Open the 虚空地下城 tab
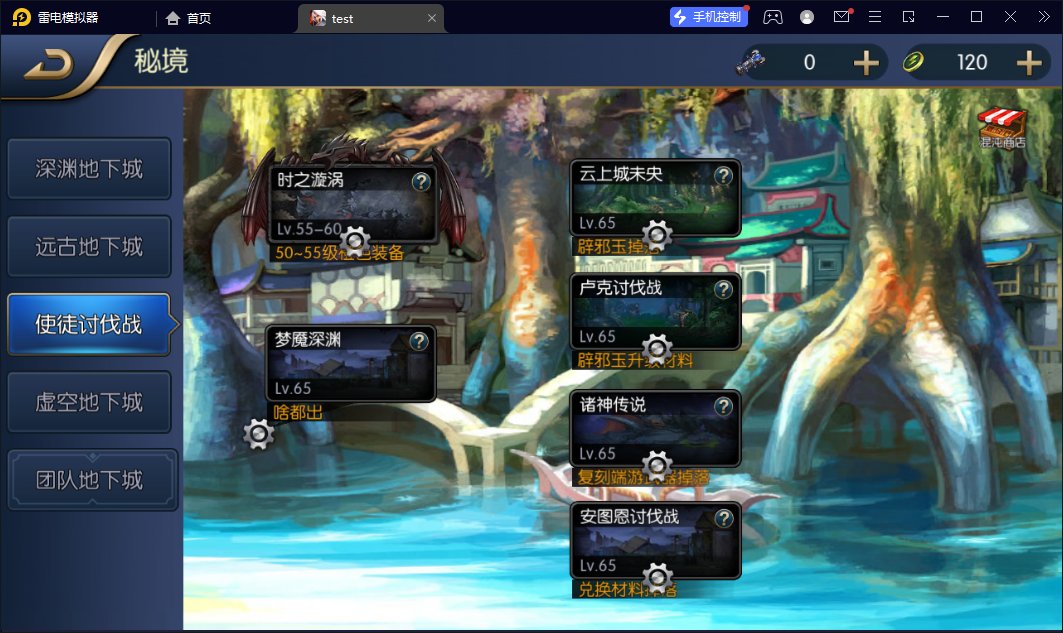This screenshot has width=1063, height=633. pyautogui.click(x=89, y=402)
